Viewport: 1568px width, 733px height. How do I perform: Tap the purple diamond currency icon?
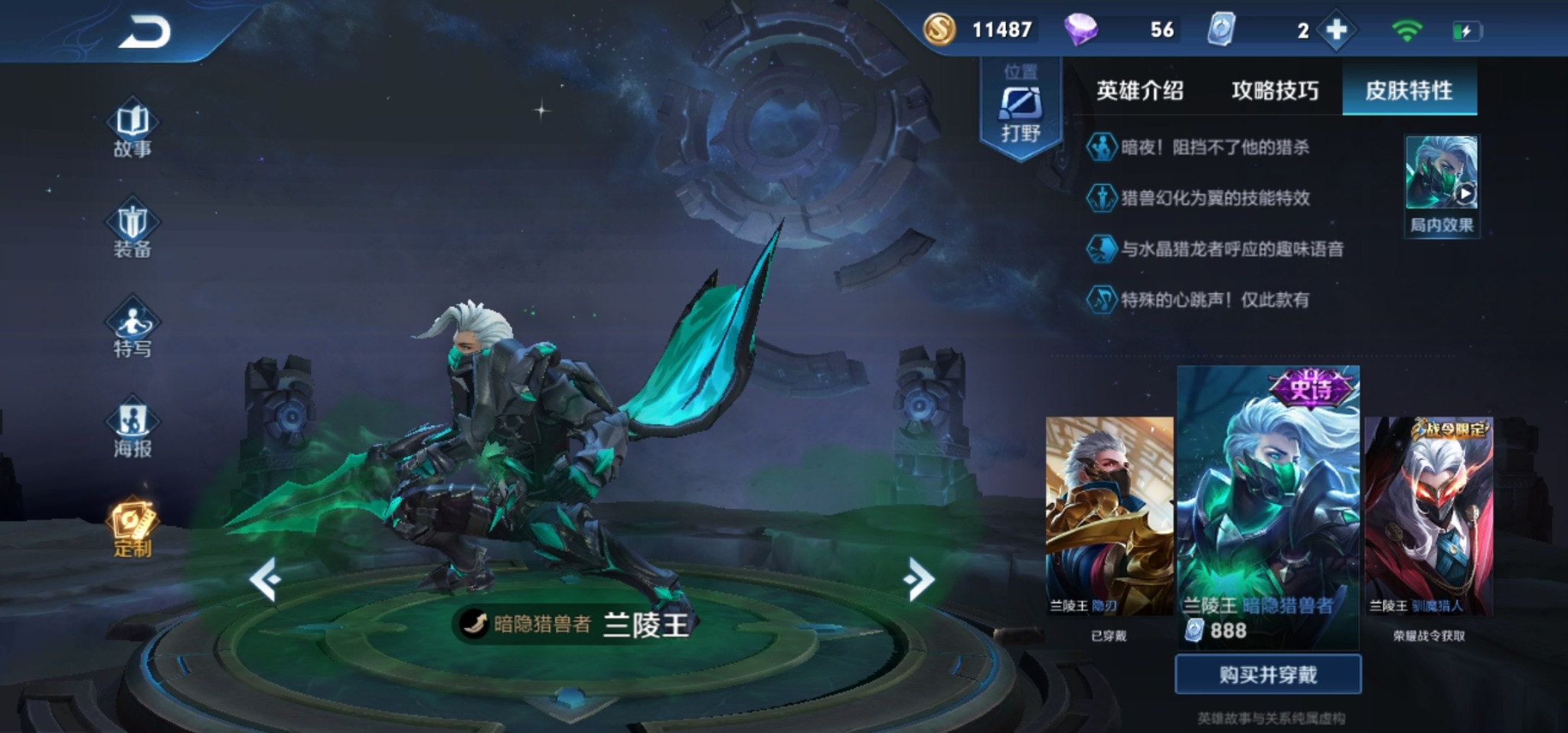coord(1080,30)
